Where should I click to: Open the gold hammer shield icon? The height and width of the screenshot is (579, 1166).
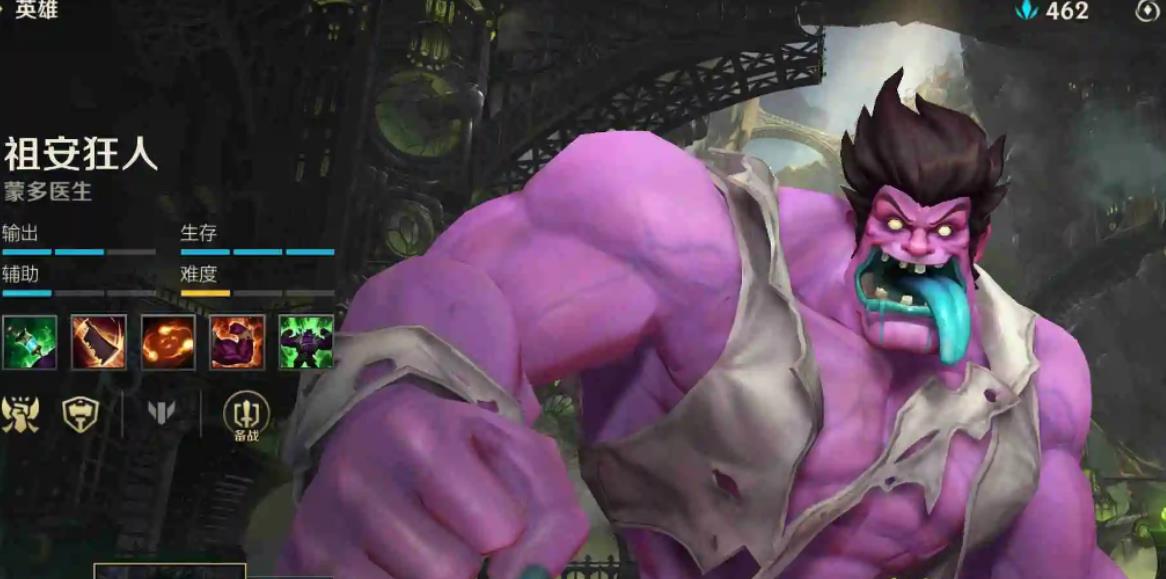coord(80,413)
